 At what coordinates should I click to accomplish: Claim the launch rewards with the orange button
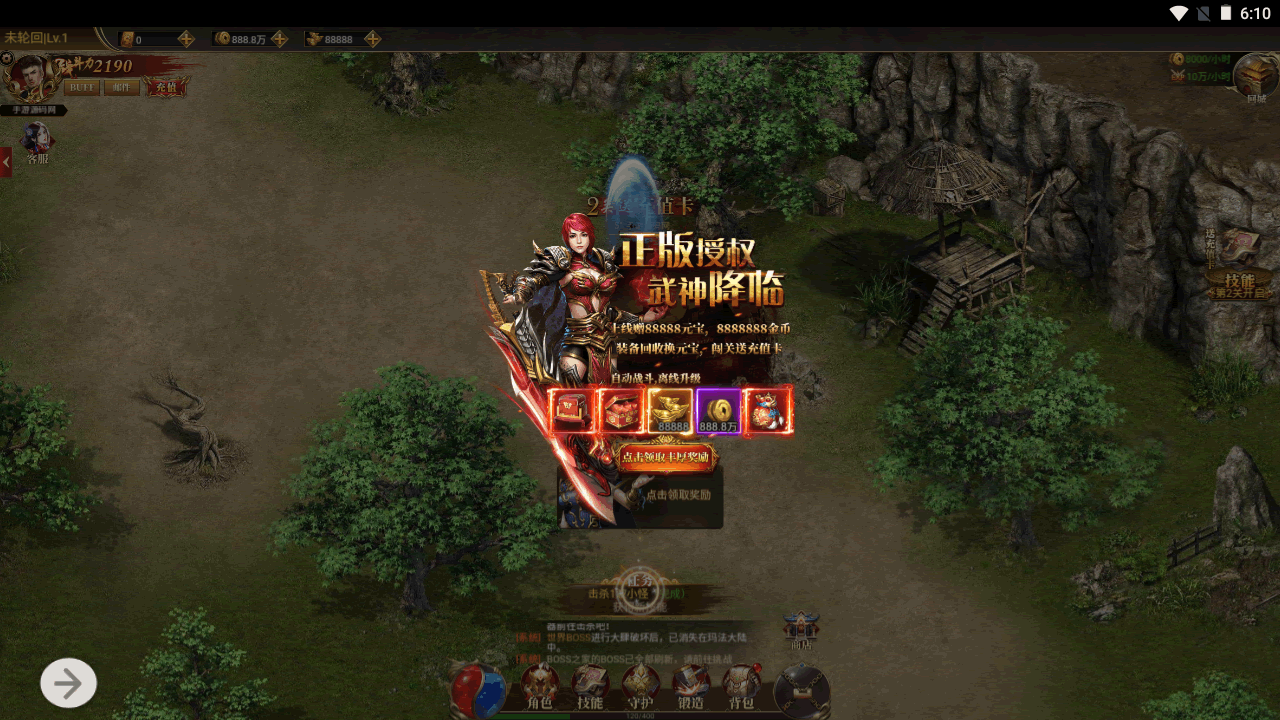(x=666, y=457)
